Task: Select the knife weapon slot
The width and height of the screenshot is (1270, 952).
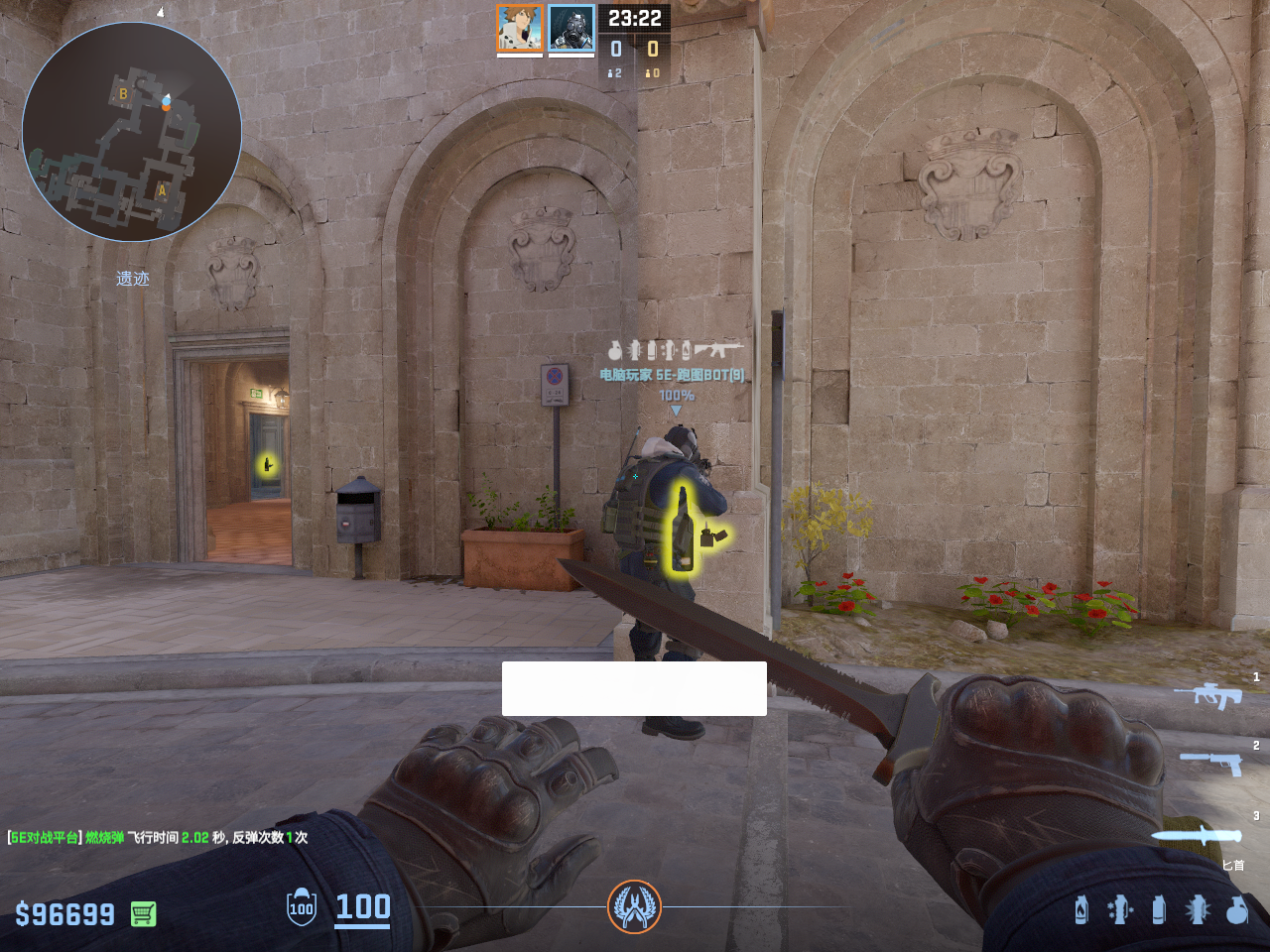Action: pos(1197,835)
